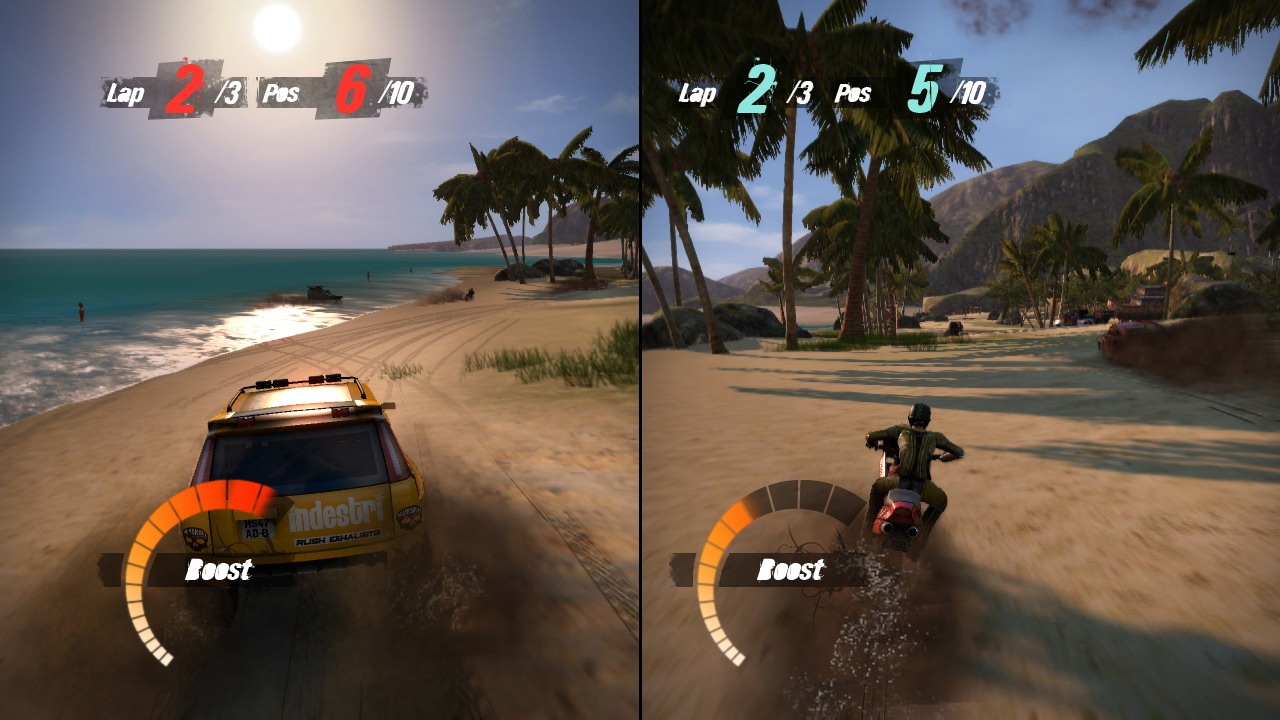The width and height of the screenshot is (1280, 720).
Task: Click the MS47 AD-B license plate decal
Action: 256,528
